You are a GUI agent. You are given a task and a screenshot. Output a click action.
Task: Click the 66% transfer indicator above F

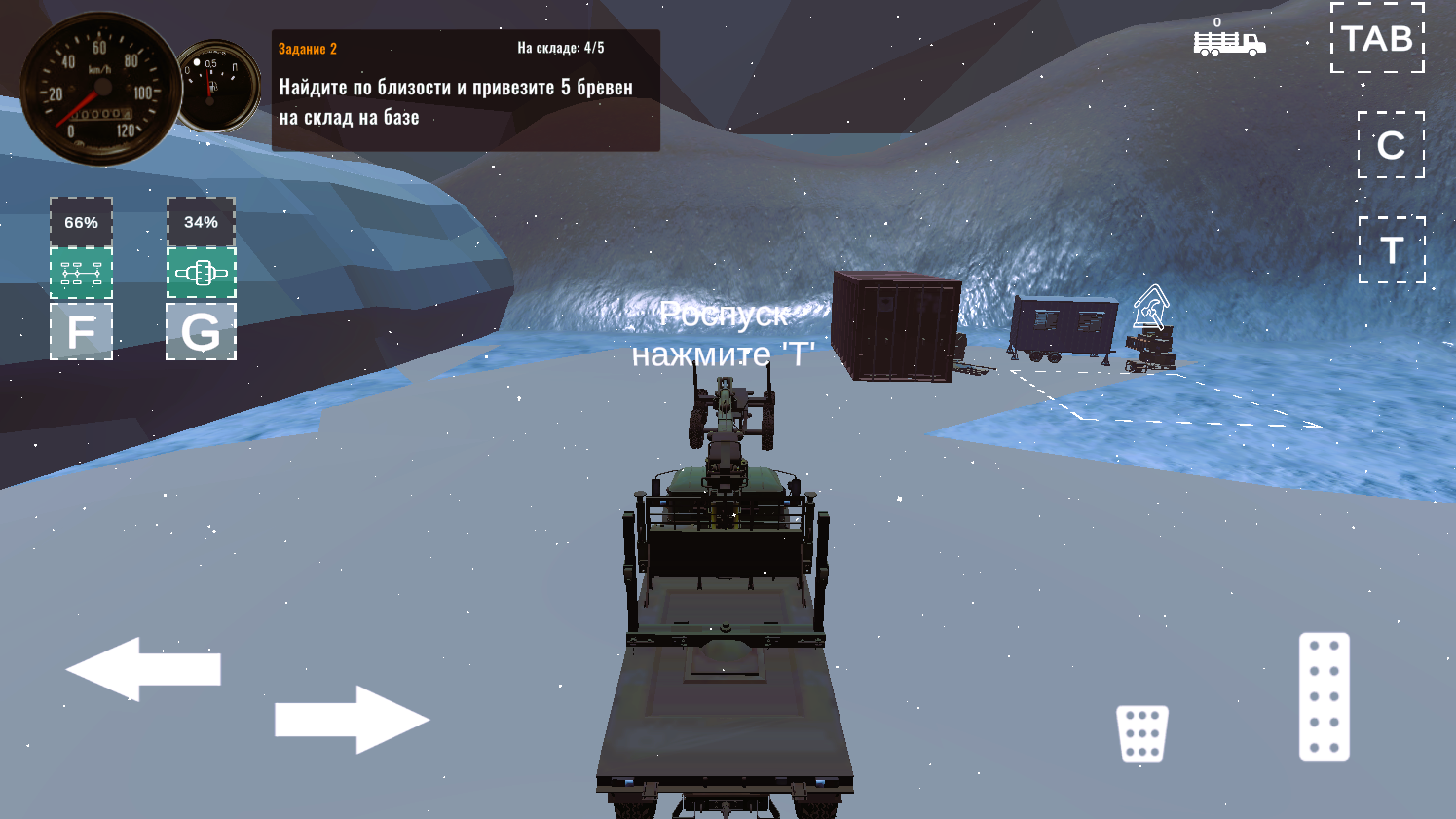(82, 222)
